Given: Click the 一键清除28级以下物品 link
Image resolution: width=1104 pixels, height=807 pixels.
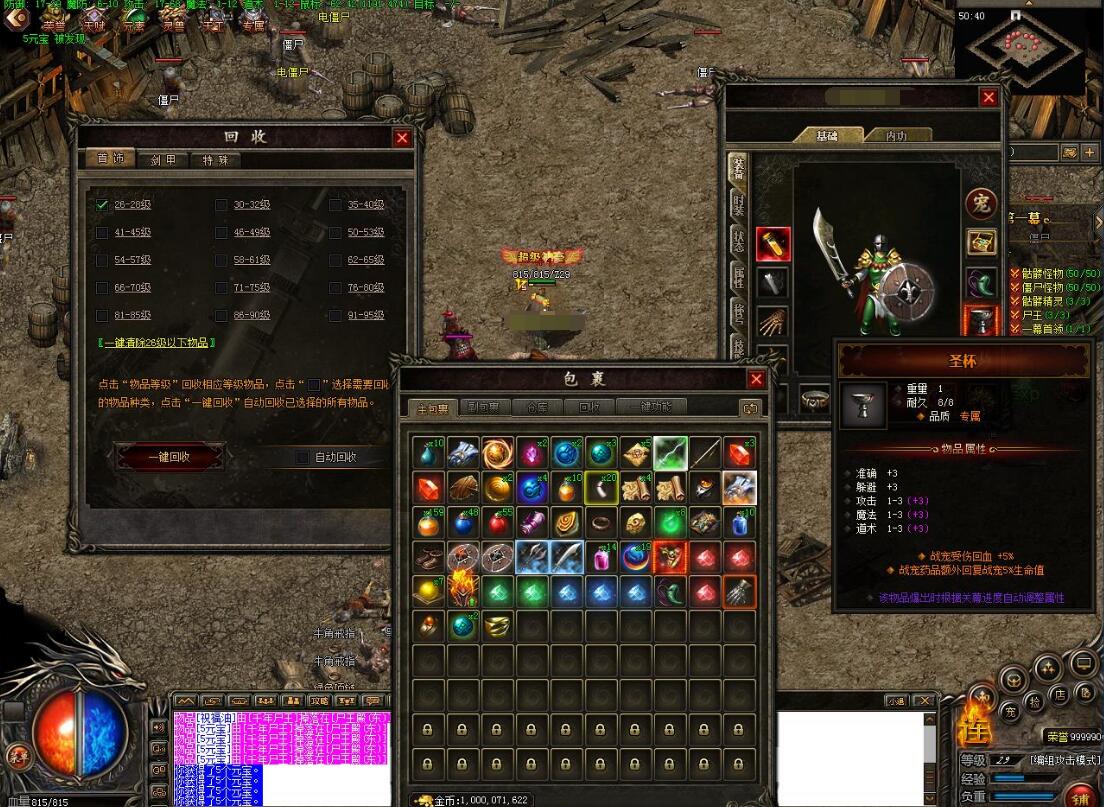Looking at the screenshot, I should pyautogui.click(x=157, y=342).
